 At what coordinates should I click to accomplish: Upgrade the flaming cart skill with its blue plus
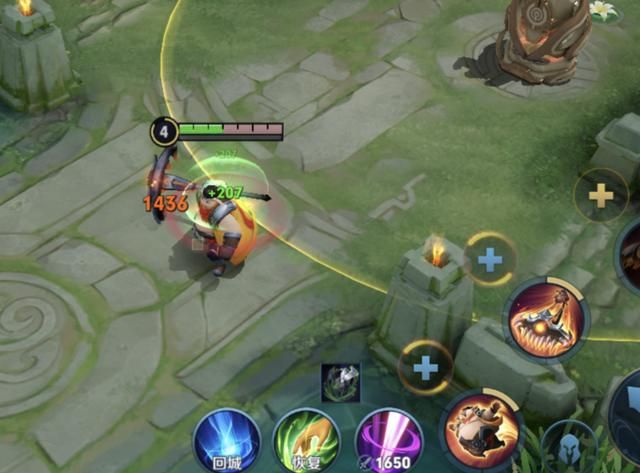pos(489,260)
